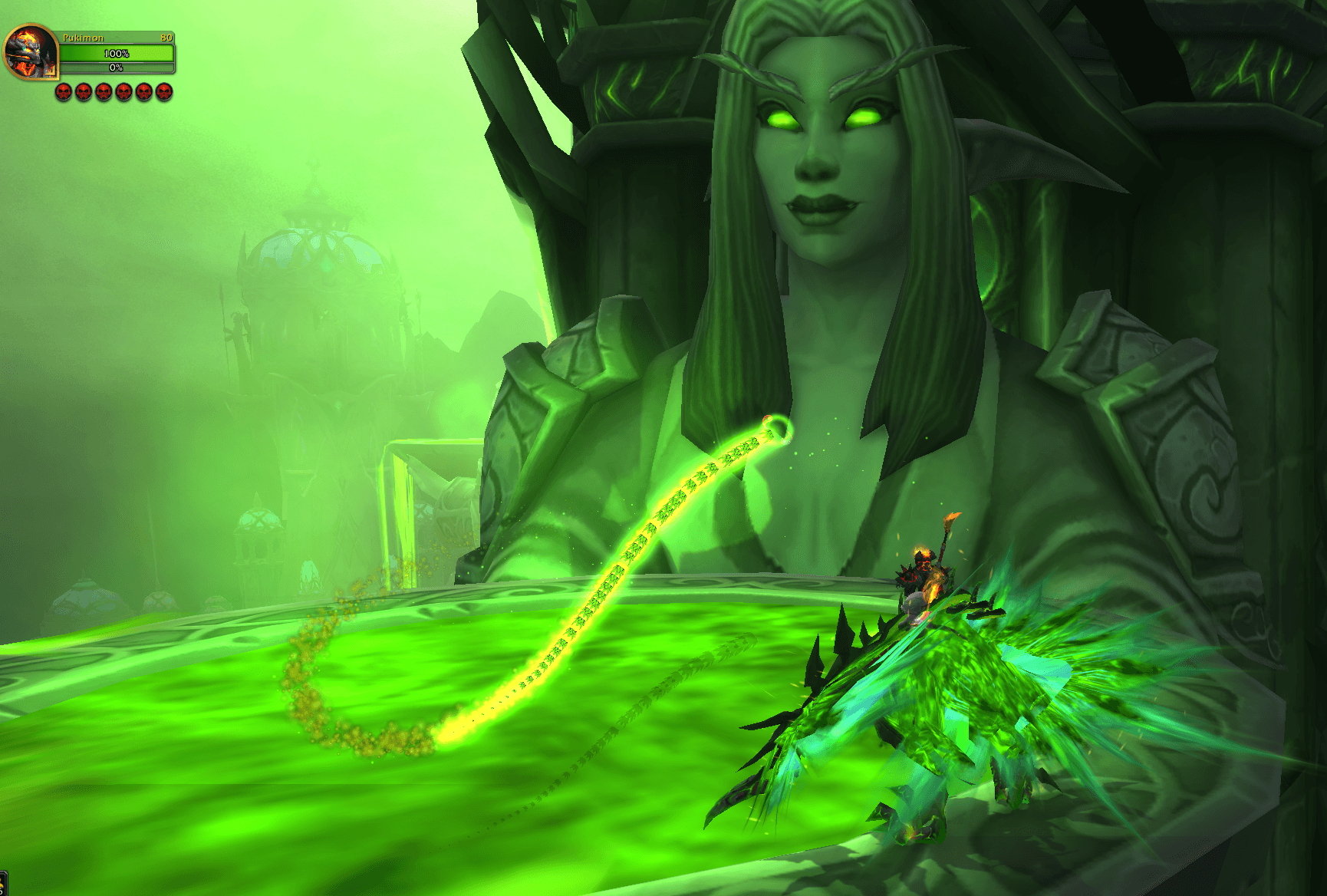Select the fifth skull icon in the row
This screenshot has width=1327, height=896.
144,92
